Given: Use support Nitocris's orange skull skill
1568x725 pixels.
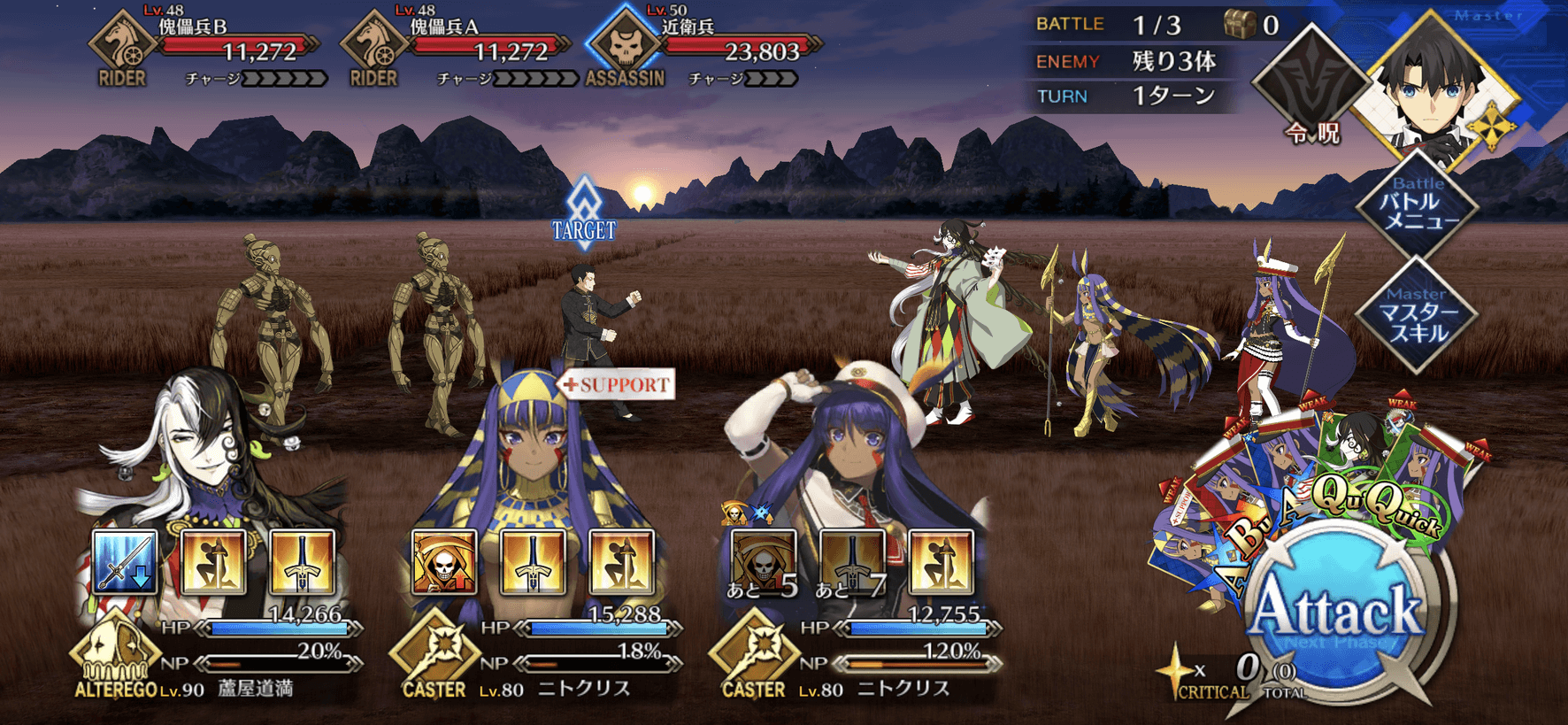Looking at the screenshot, I should tap(444, 562).
